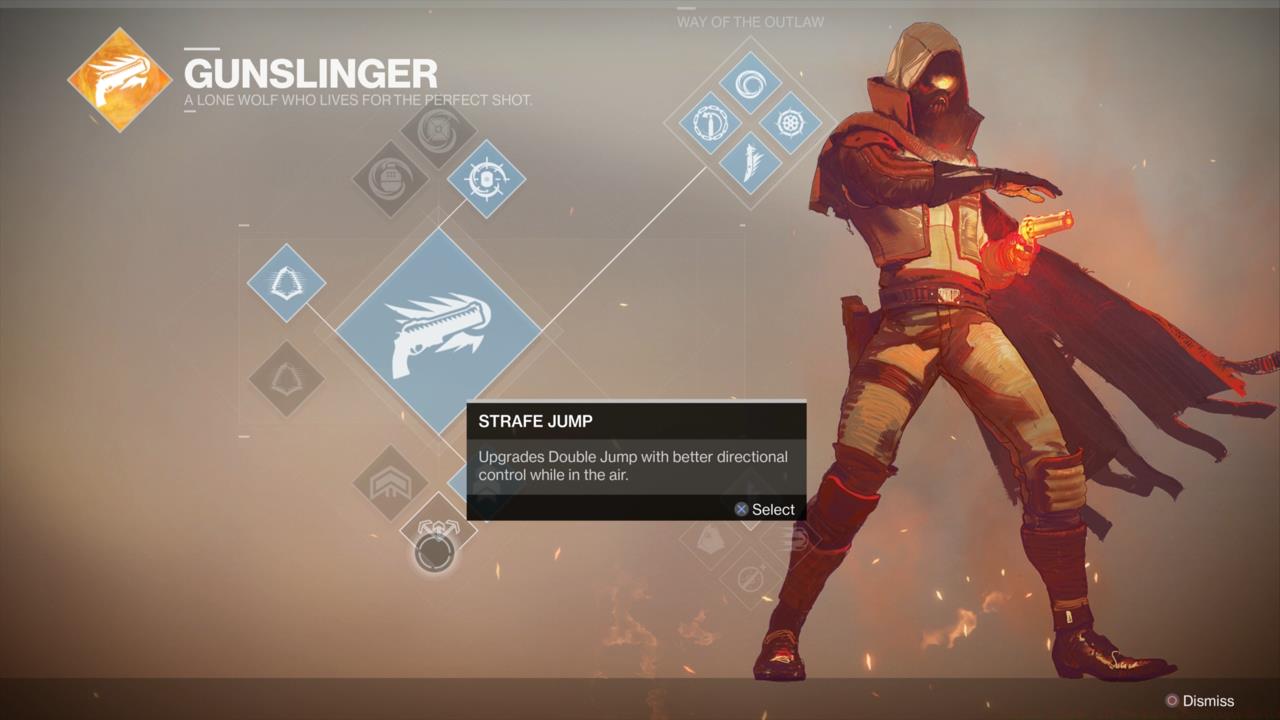Pick the revolver cylinder perk in Way of the Outlaw

[790, 124]
